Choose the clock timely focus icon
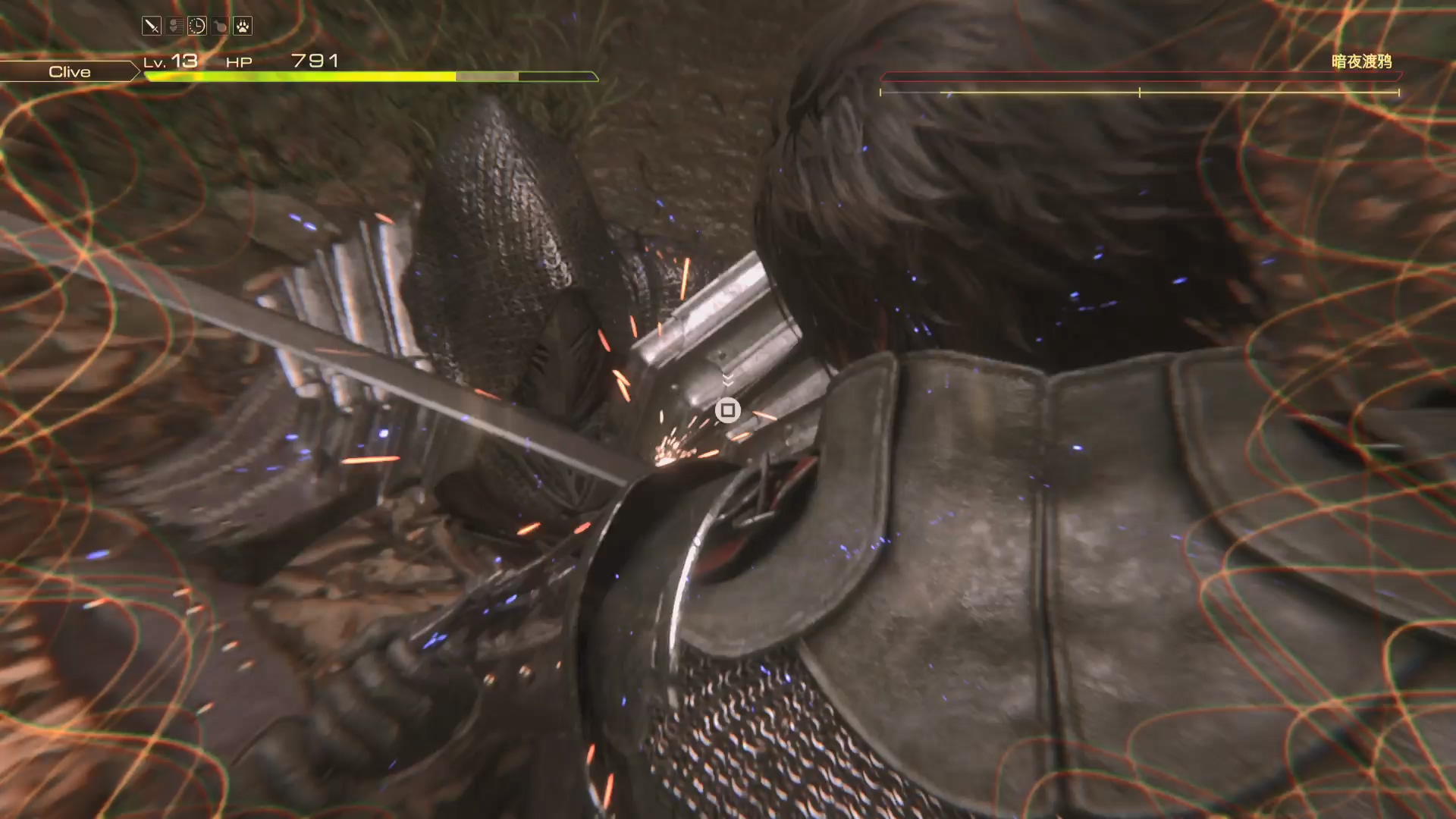The height and width of the screenshot is (819, 1456). pyautogui.click(x=197, y=27)
